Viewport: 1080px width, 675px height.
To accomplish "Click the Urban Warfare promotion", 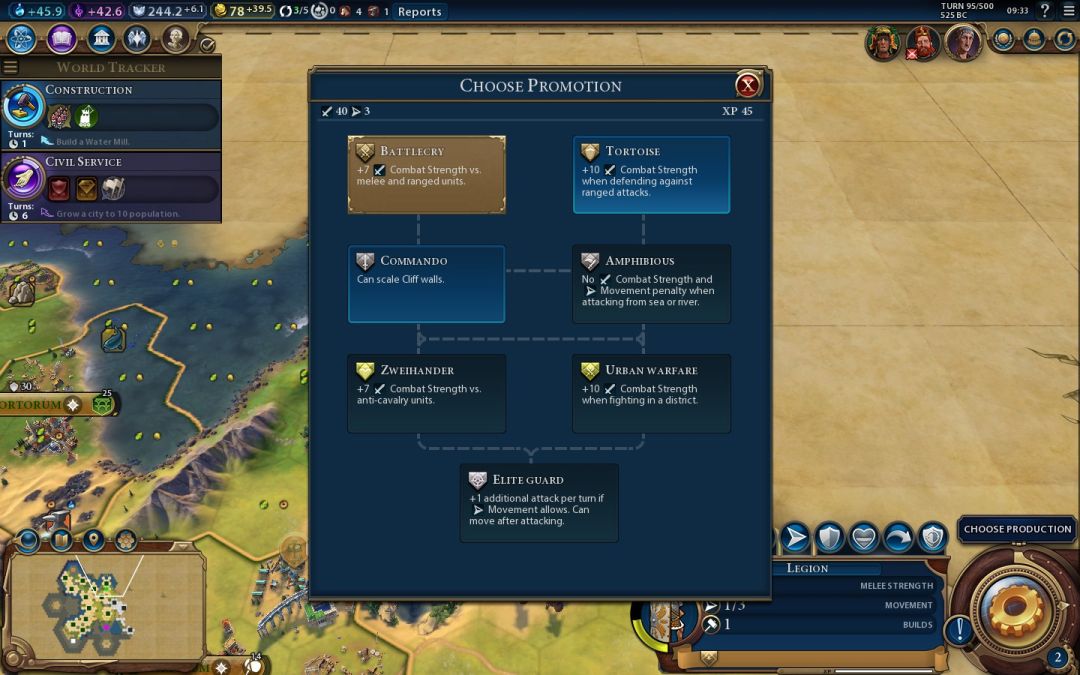I will tap(651, 393).
